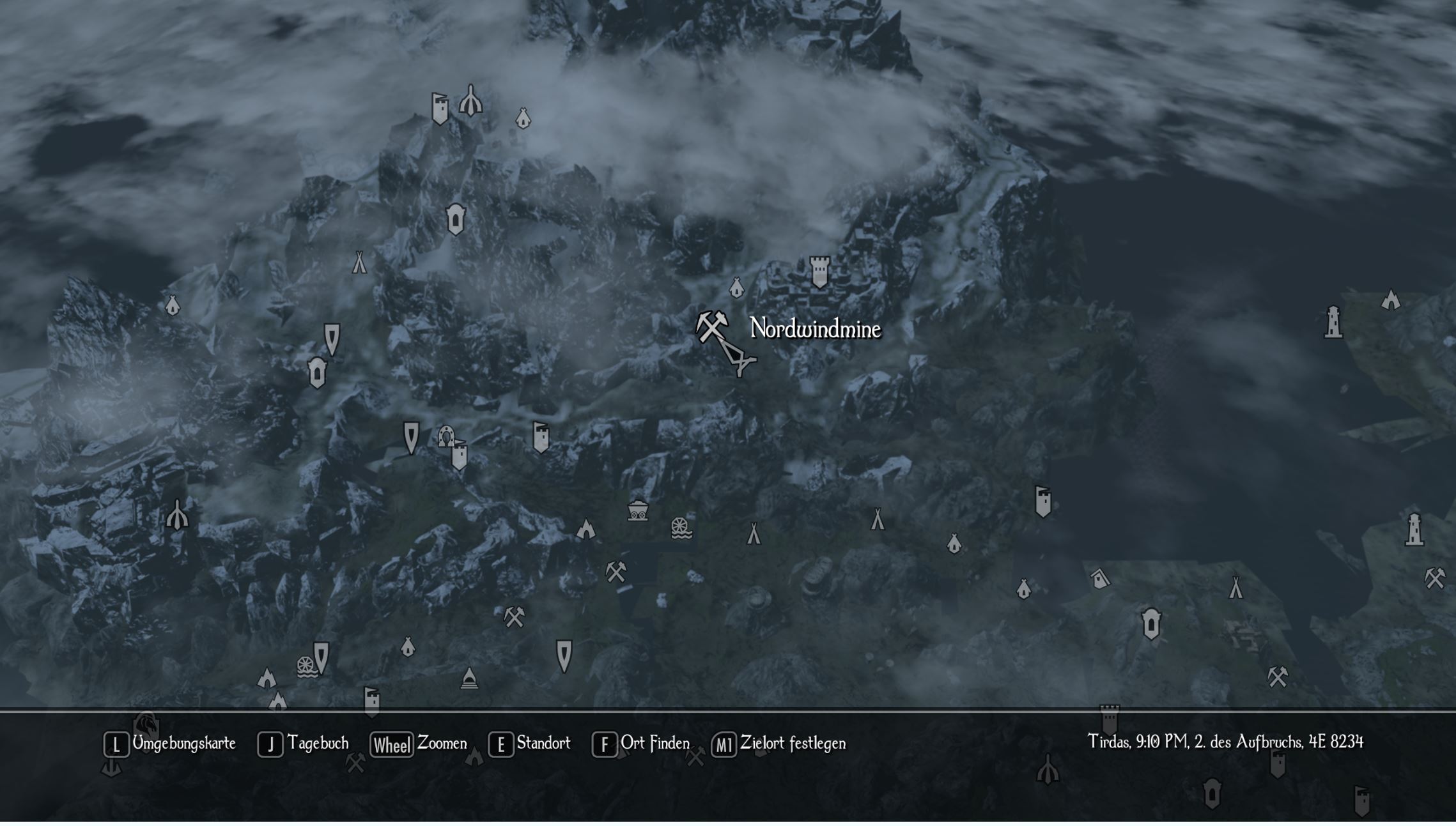Select the Nordwindmine map marker
The image size is (1456, 826).
click(x=711, y=326)
